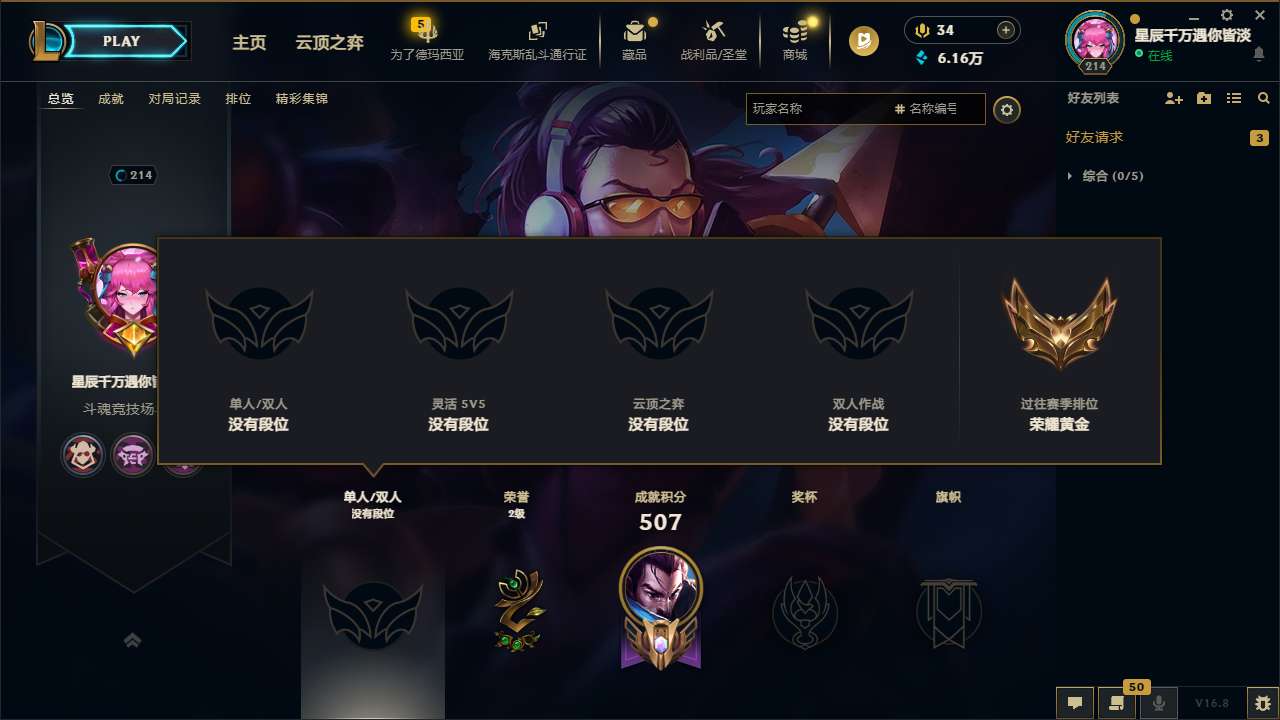Image resolution: width=1280 pixels, height=720 pixels.
Task: Open the chat bubble icon in bottom bar
Action: [1075, 703]
